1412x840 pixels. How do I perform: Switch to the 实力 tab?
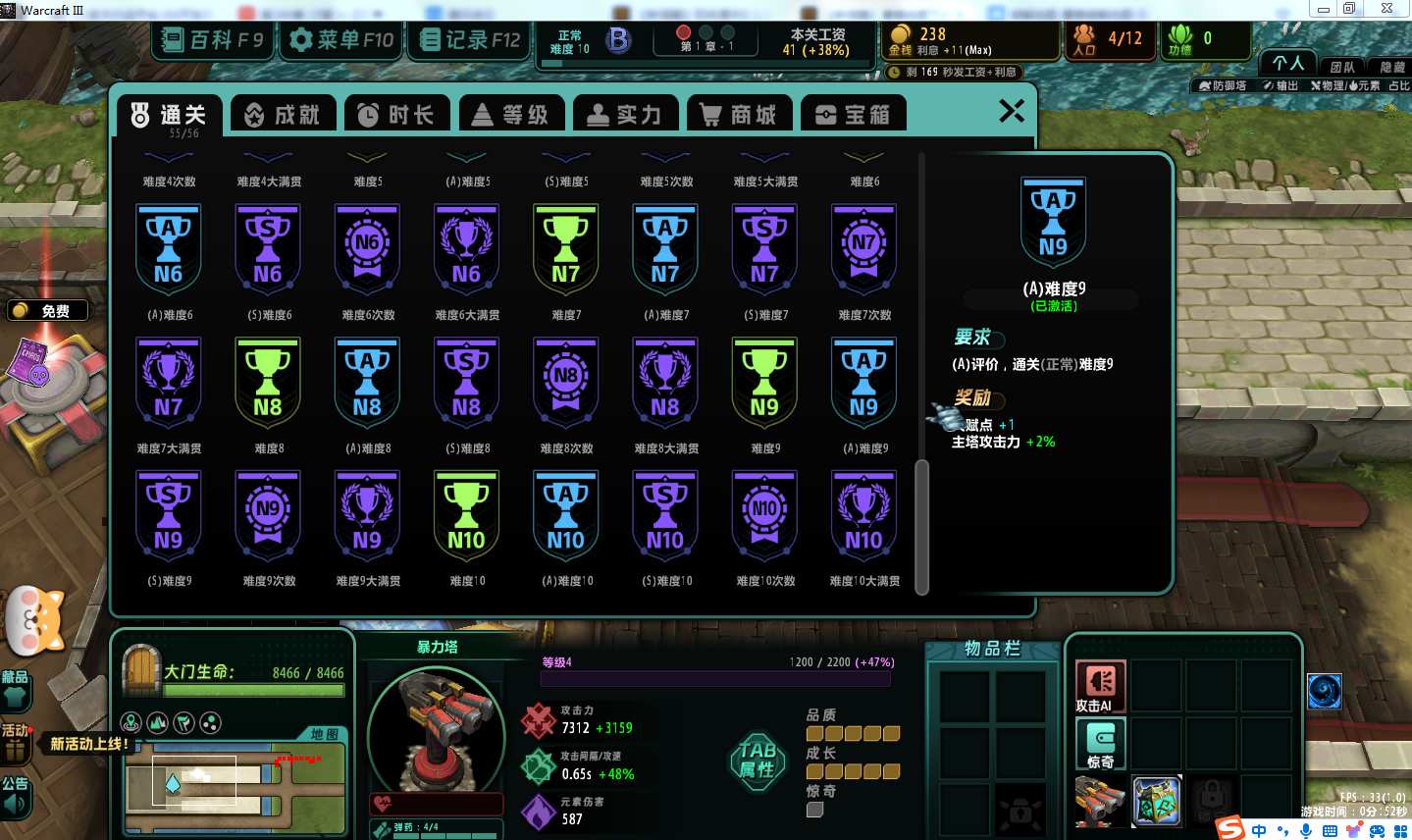624,115
